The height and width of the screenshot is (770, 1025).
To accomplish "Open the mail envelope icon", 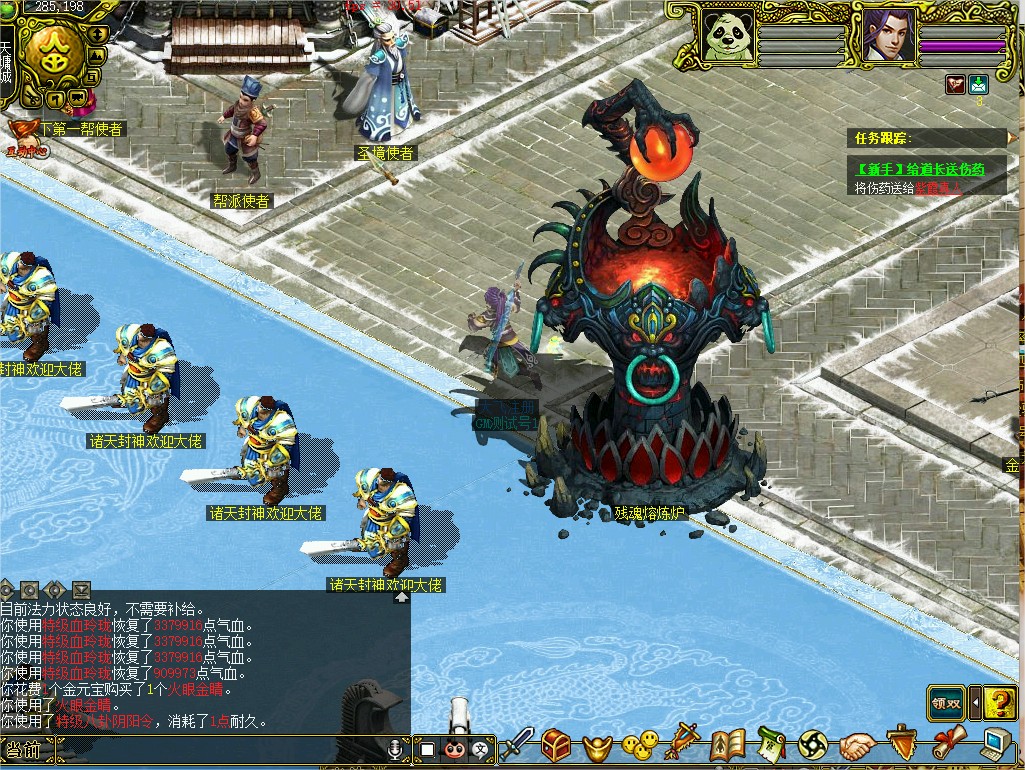I will (x=978, y=85).
